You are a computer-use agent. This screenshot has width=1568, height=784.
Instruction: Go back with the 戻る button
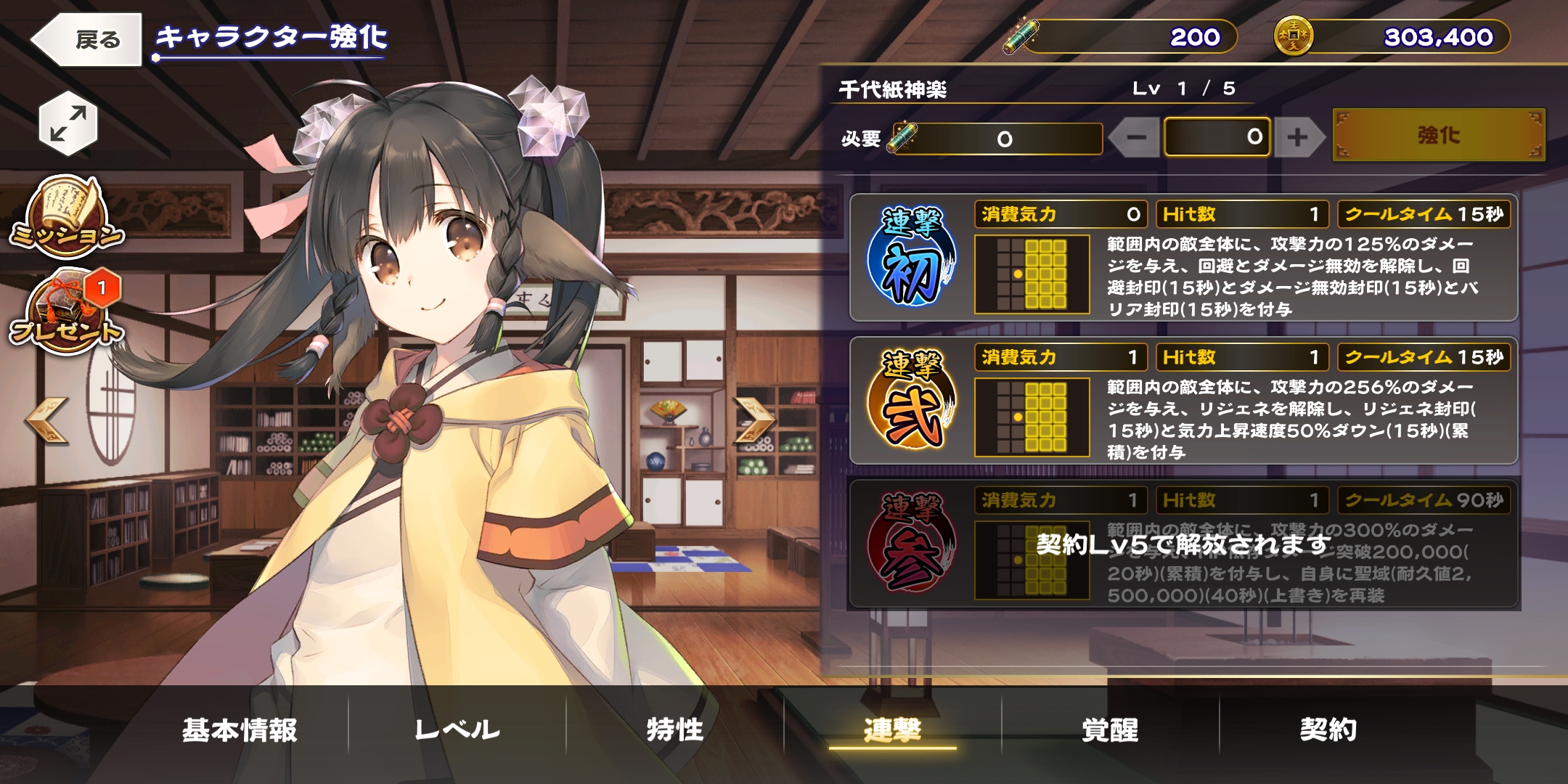pos(87,39)
